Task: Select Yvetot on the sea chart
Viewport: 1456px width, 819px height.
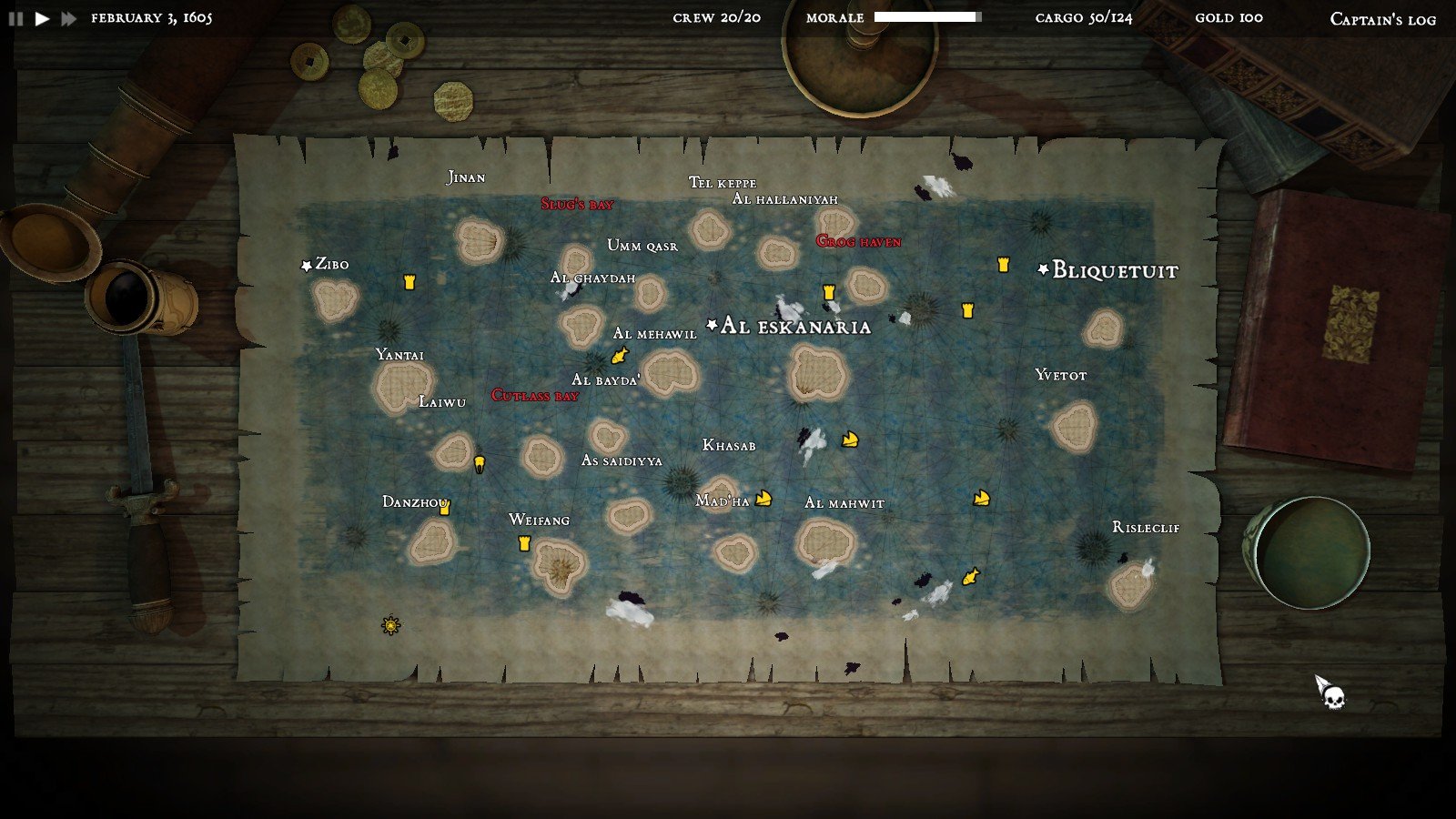Action: coord(1060,375)
